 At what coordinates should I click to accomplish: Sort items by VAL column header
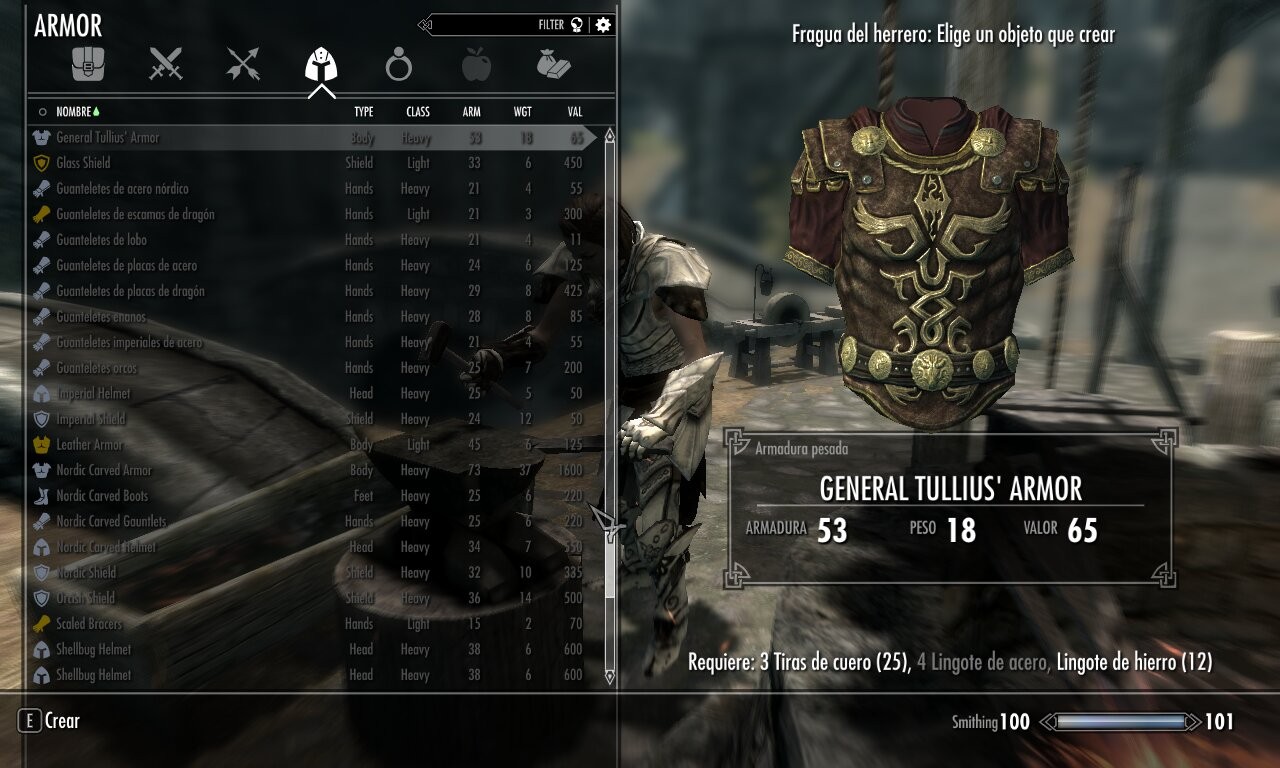pos(574,112)
